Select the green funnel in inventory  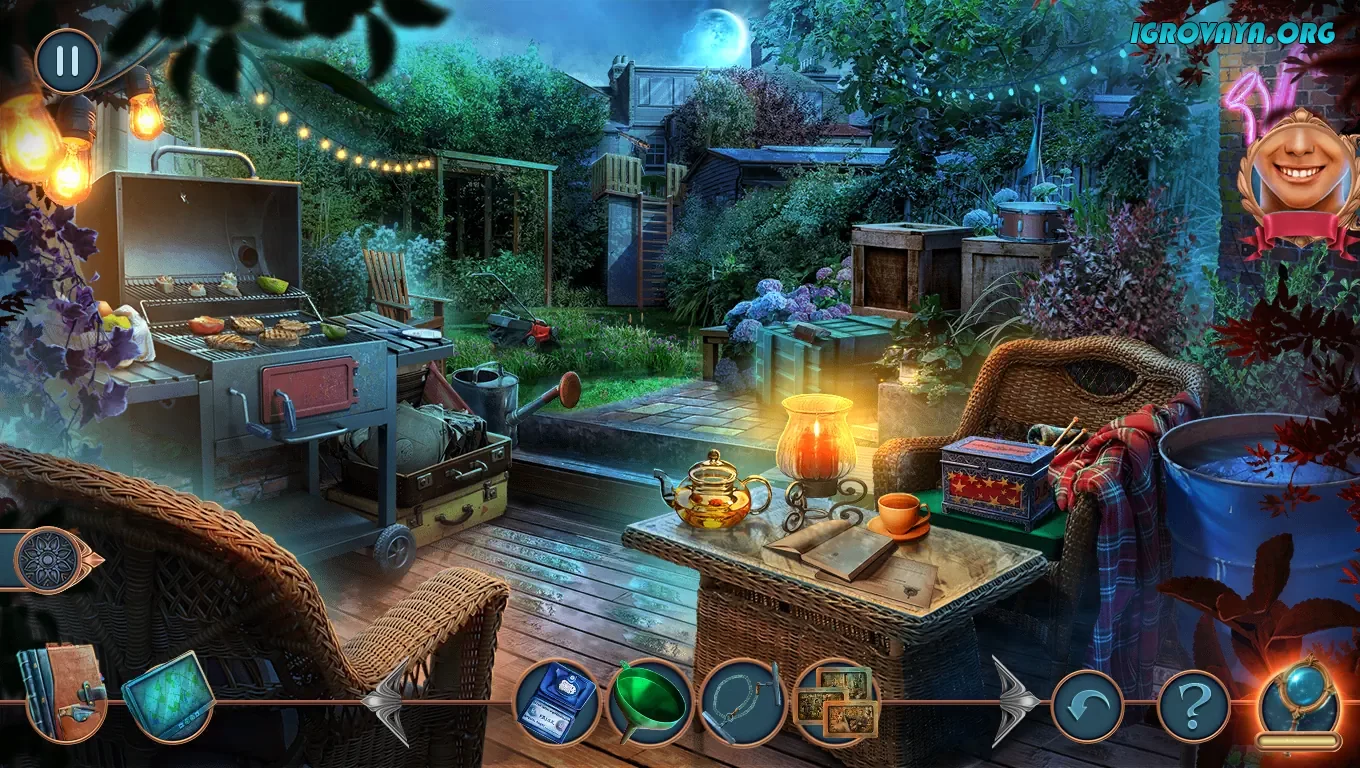[x=649, y=701]
